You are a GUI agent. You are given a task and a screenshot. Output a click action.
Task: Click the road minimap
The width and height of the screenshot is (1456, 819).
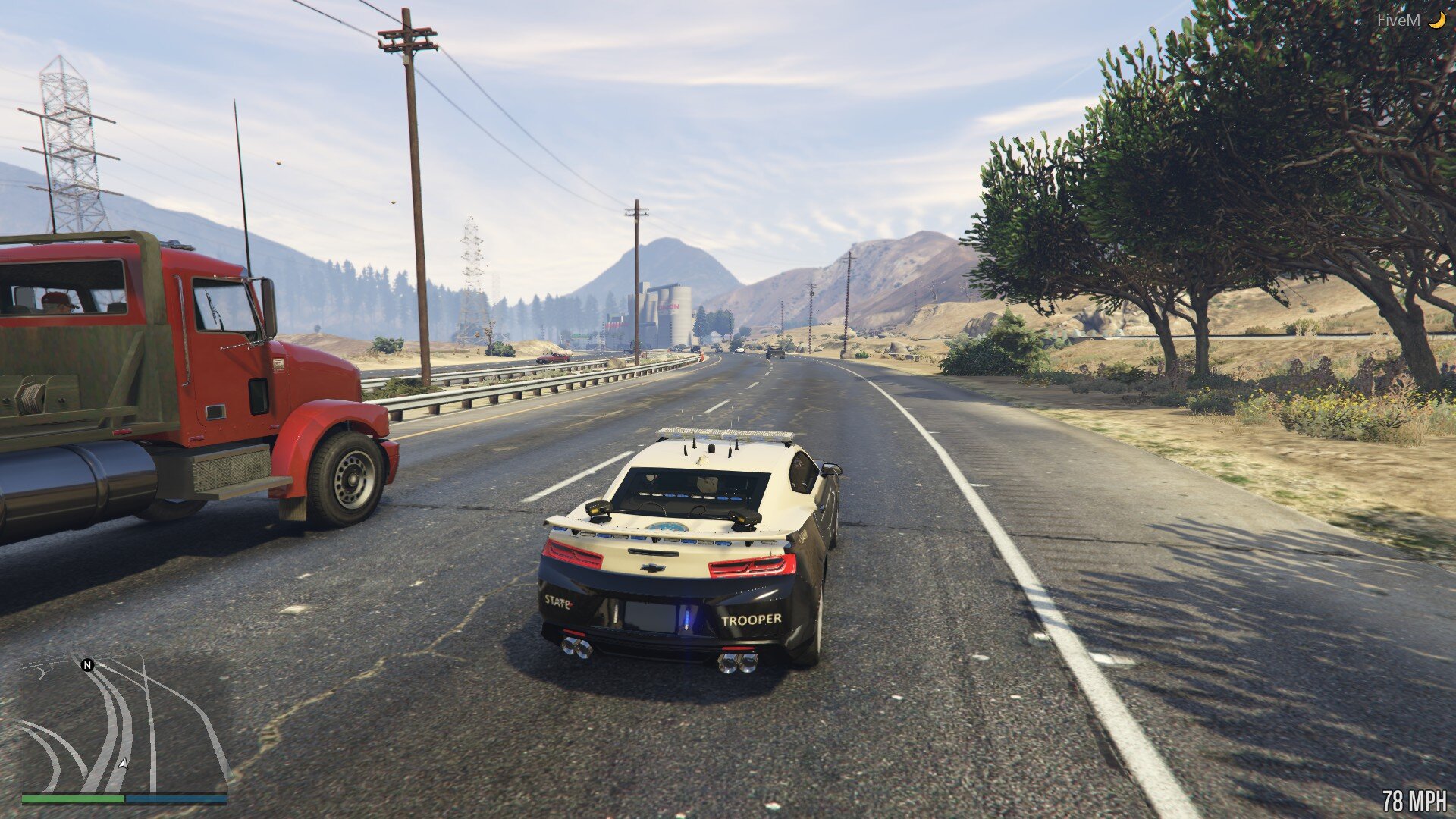point(124,726)
